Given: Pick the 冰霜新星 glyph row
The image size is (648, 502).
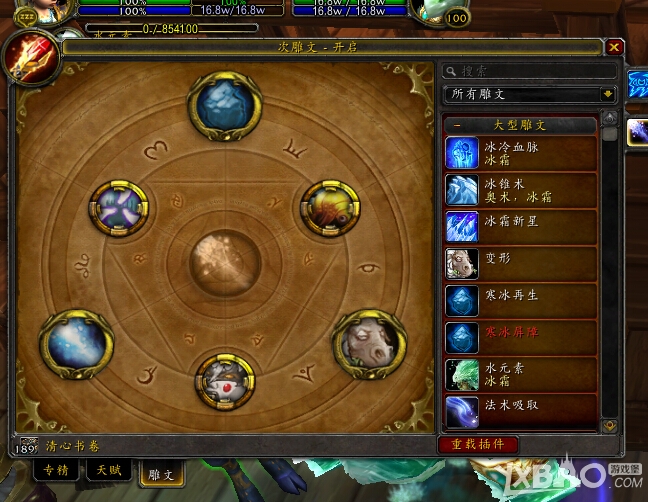Looking at the screenshot, I should pyautogui.click(x=520, y=226).
